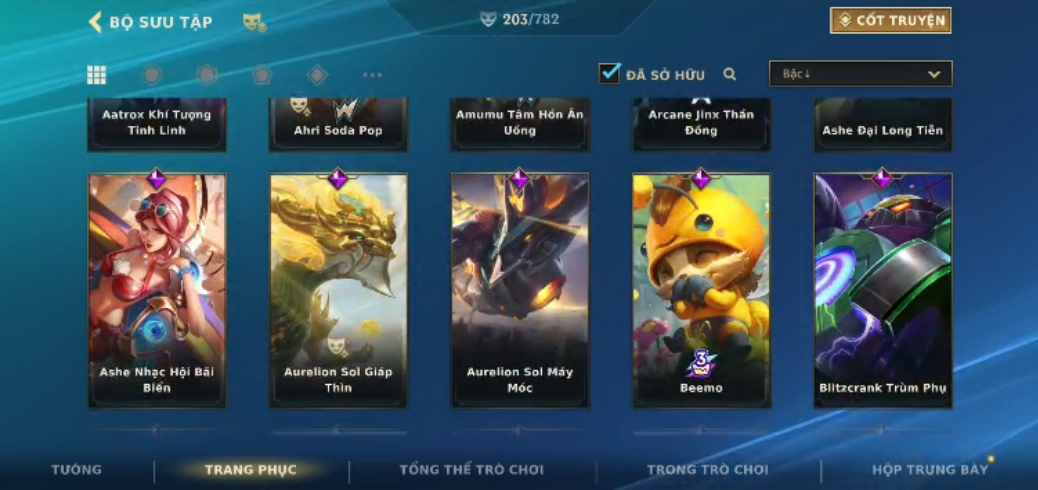Open the Cốt Truyện button
The image size is (1038, 490).
[x=890, y=21]
